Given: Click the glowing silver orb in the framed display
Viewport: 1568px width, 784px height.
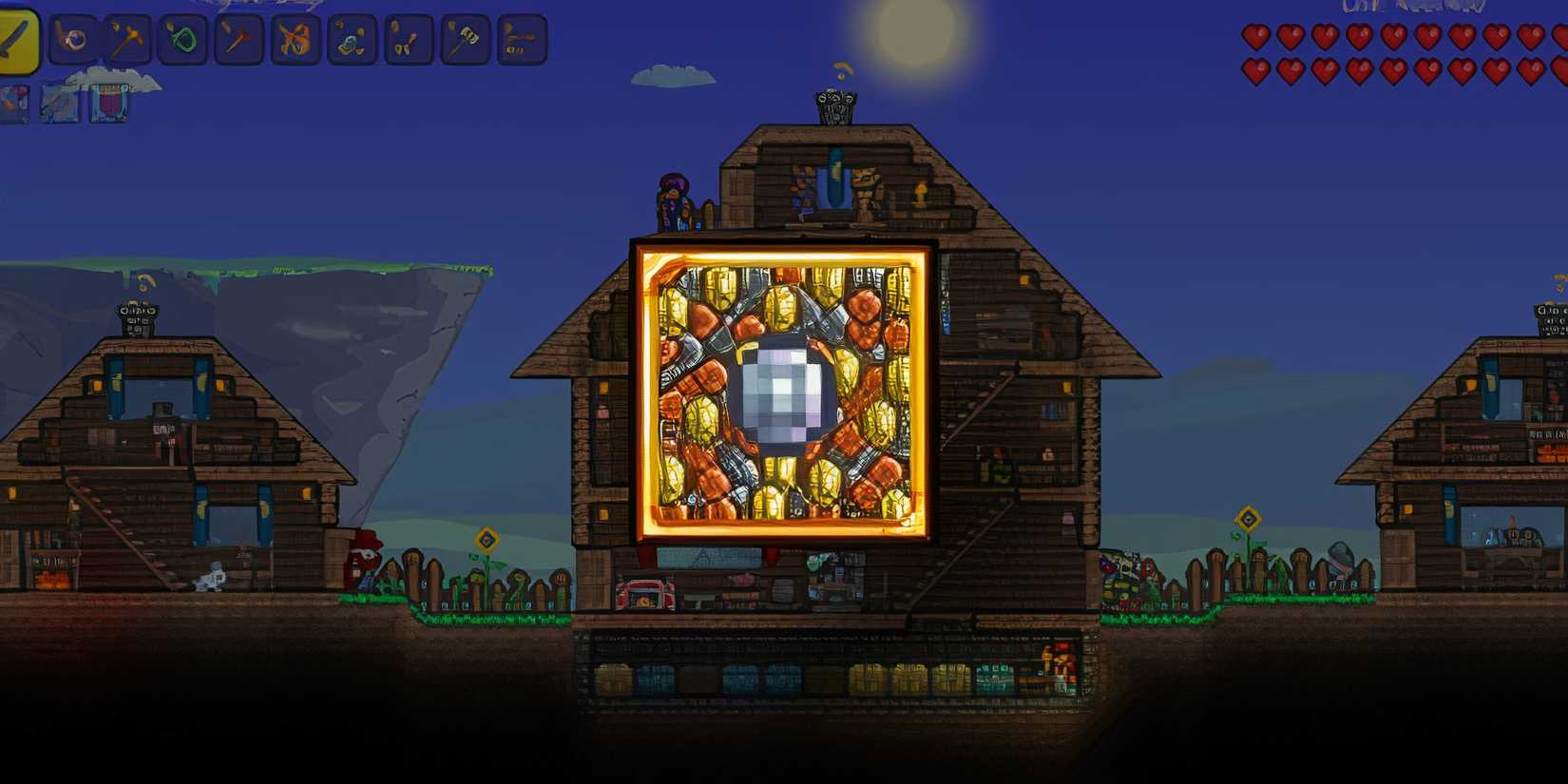Looking at the screenshot, I should coord(781,392).
